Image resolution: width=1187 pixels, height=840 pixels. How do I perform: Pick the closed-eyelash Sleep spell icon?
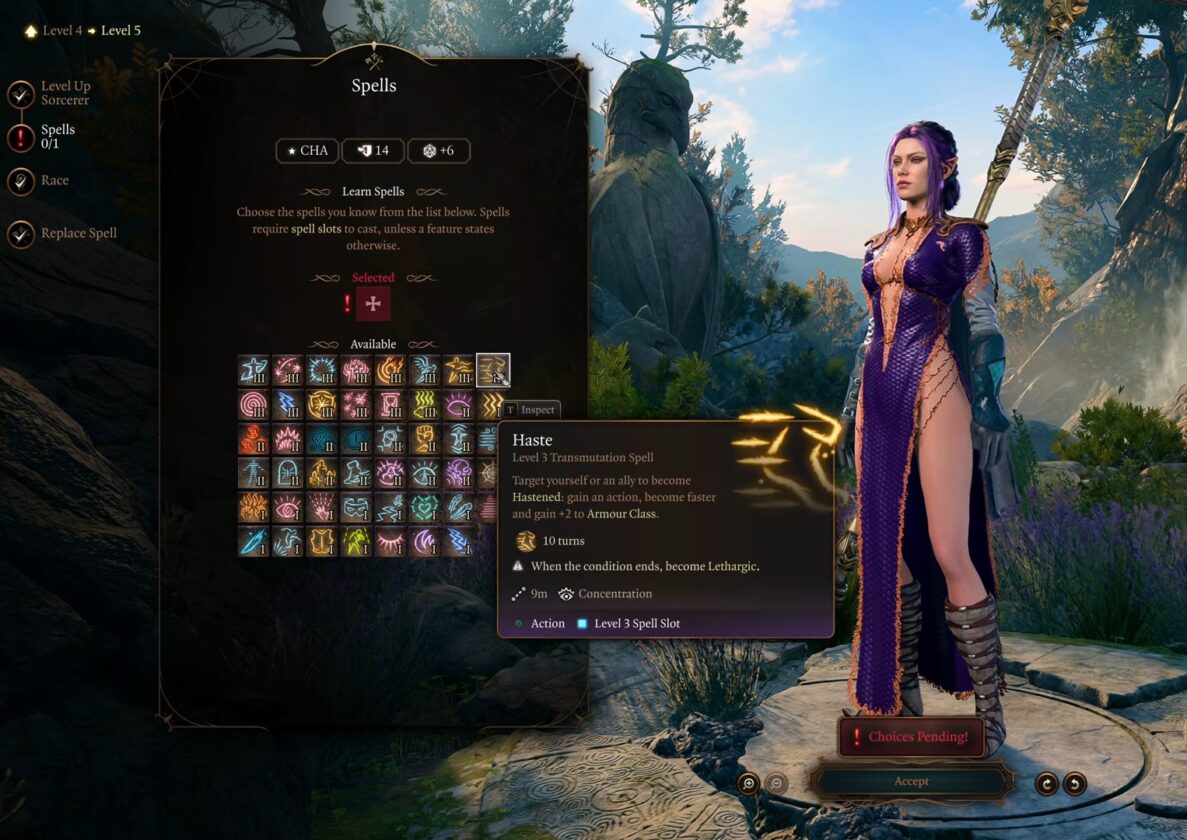390,541
